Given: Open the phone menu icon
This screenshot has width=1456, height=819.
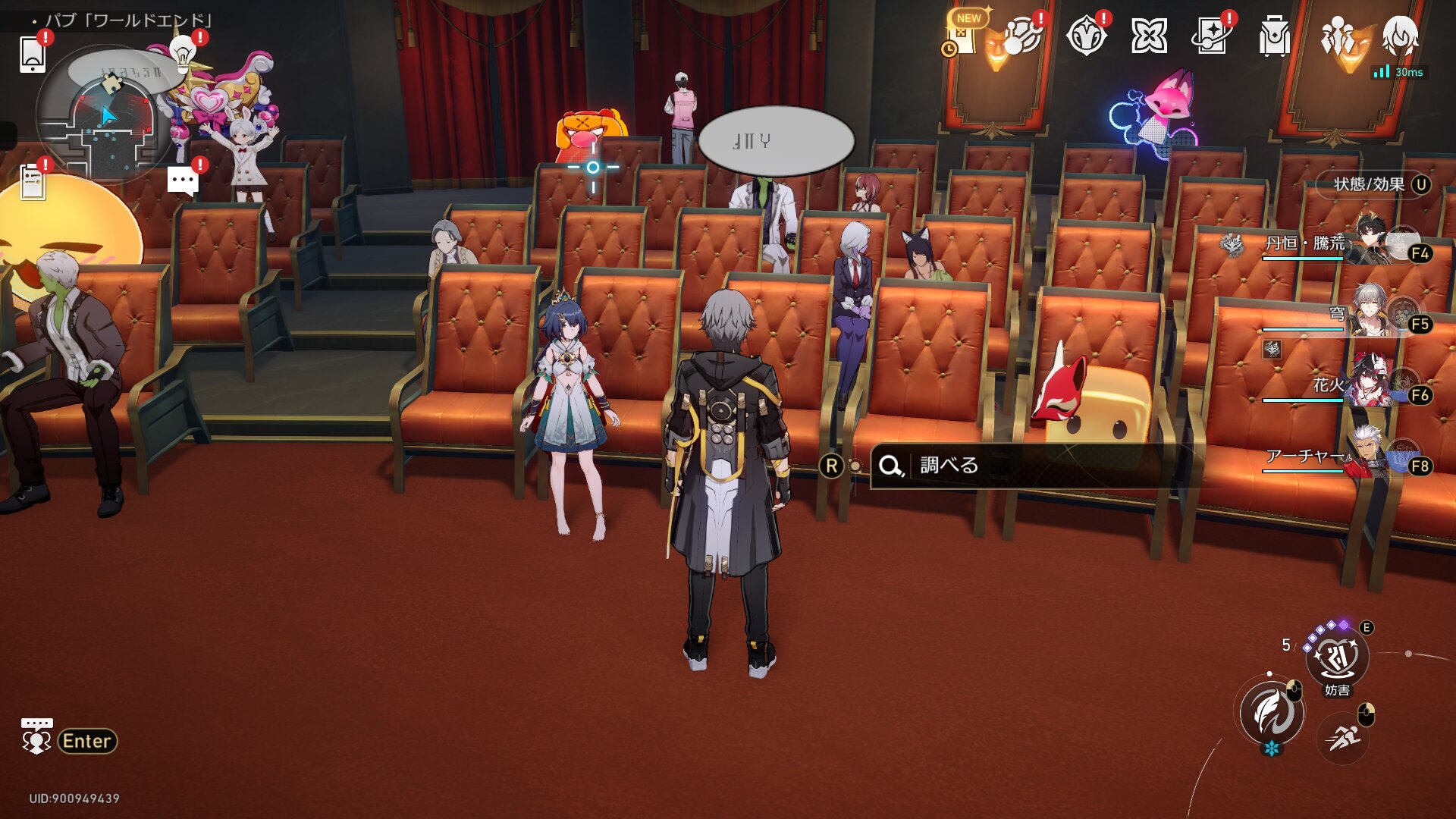Looking at the screenshot, I should [x=33, y=54].
